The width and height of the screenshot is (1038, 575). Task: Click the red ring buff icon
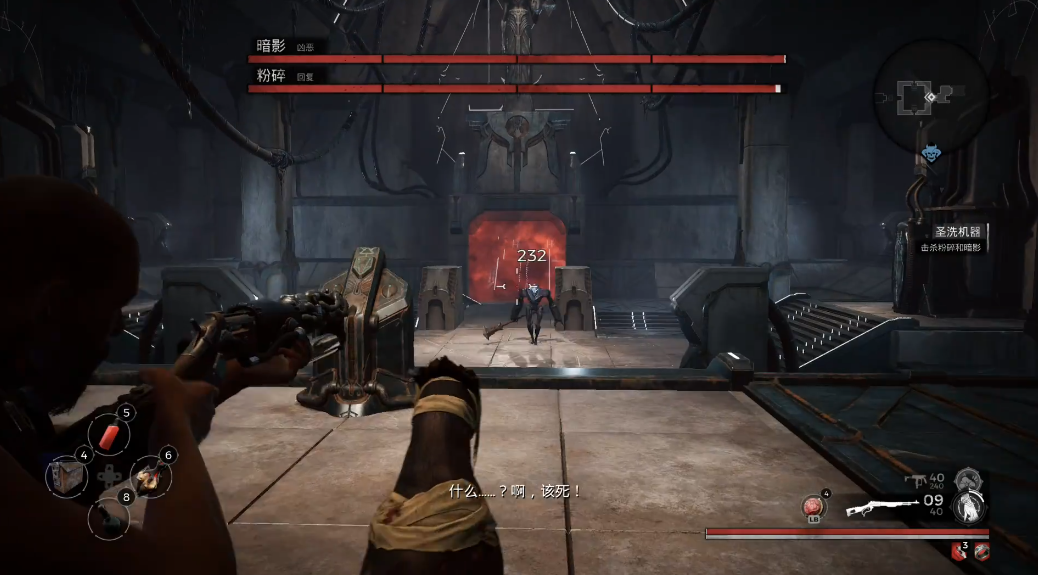(x=981, y=550)
